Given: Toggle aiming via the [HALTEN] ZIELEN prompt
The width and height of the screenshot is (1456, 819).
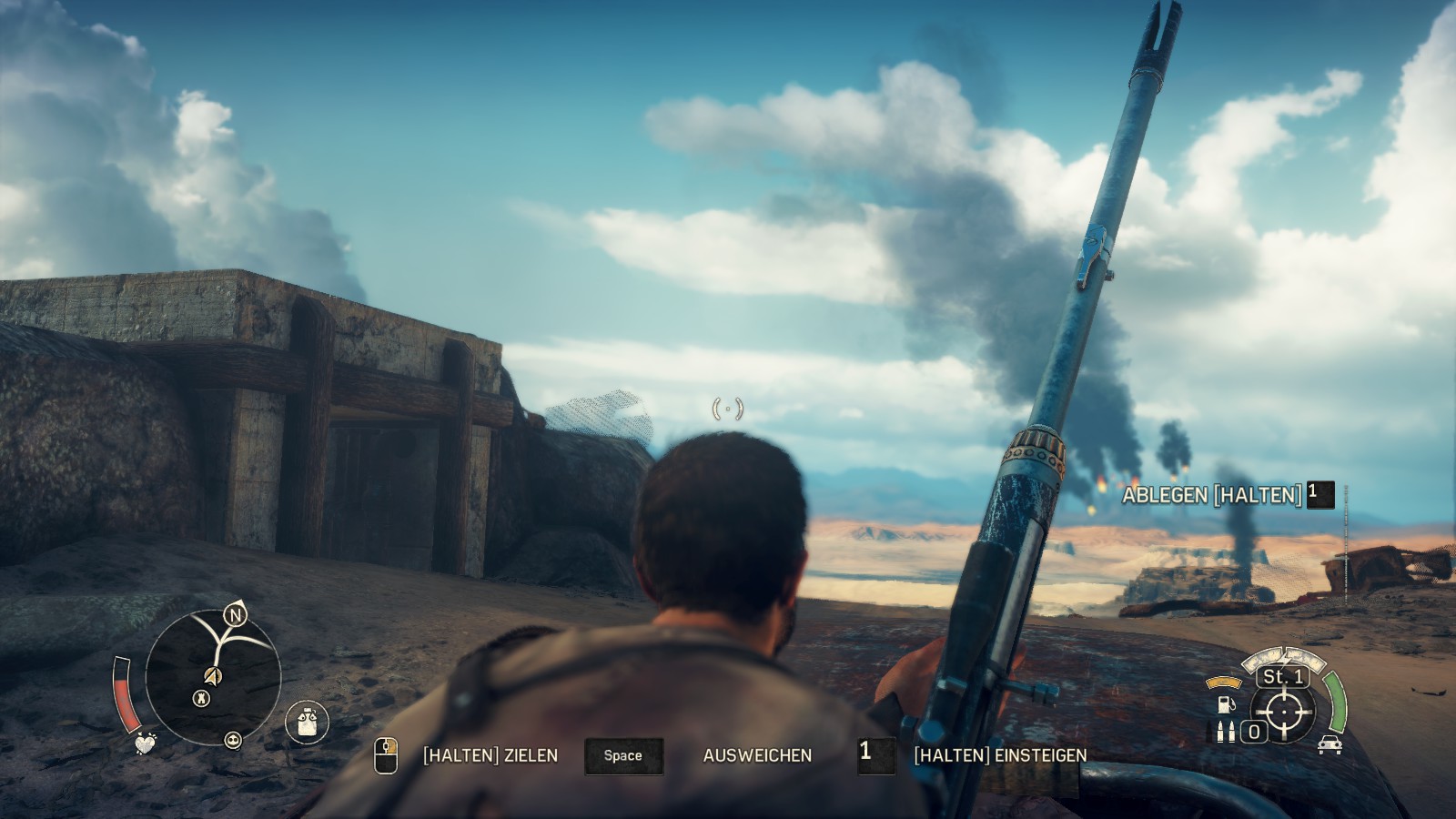Looking at the screenshot, I should 490,754.
